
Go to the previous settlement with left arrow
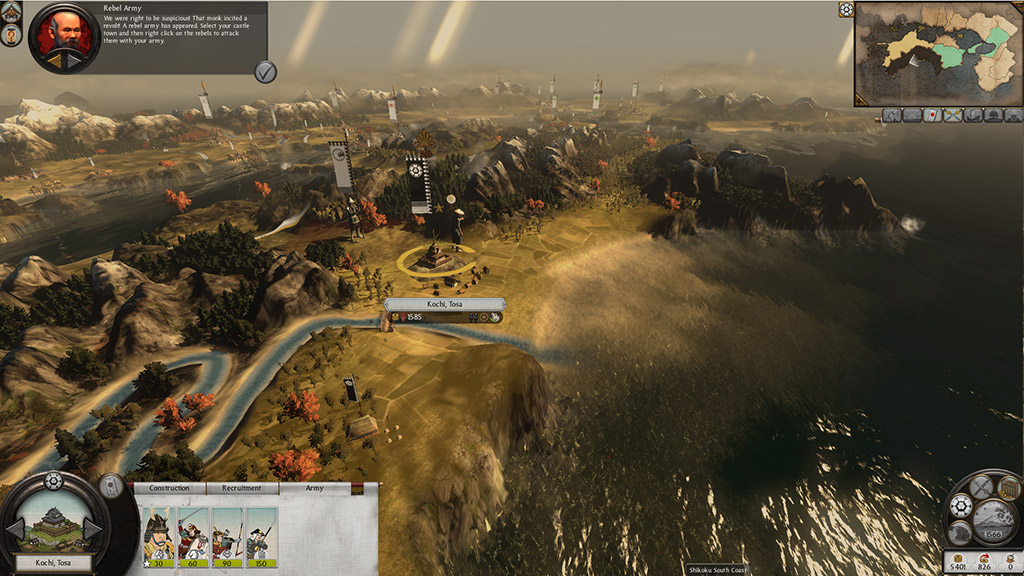tap(15, 527)
